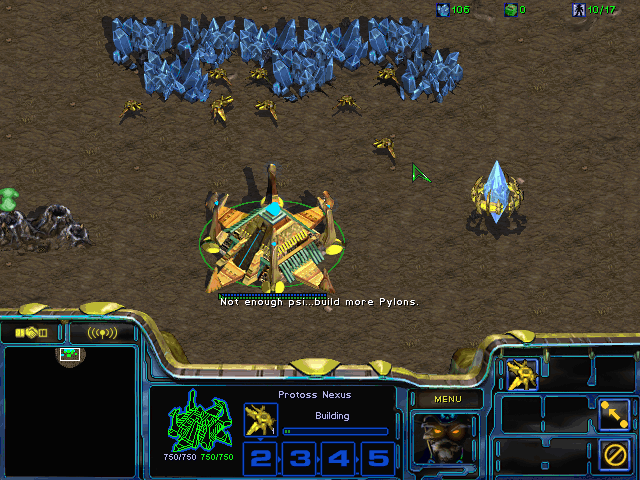Viewport: 640px width, 480px height.
Task: Click build queue slot 4
Action: tap(339, 458)
